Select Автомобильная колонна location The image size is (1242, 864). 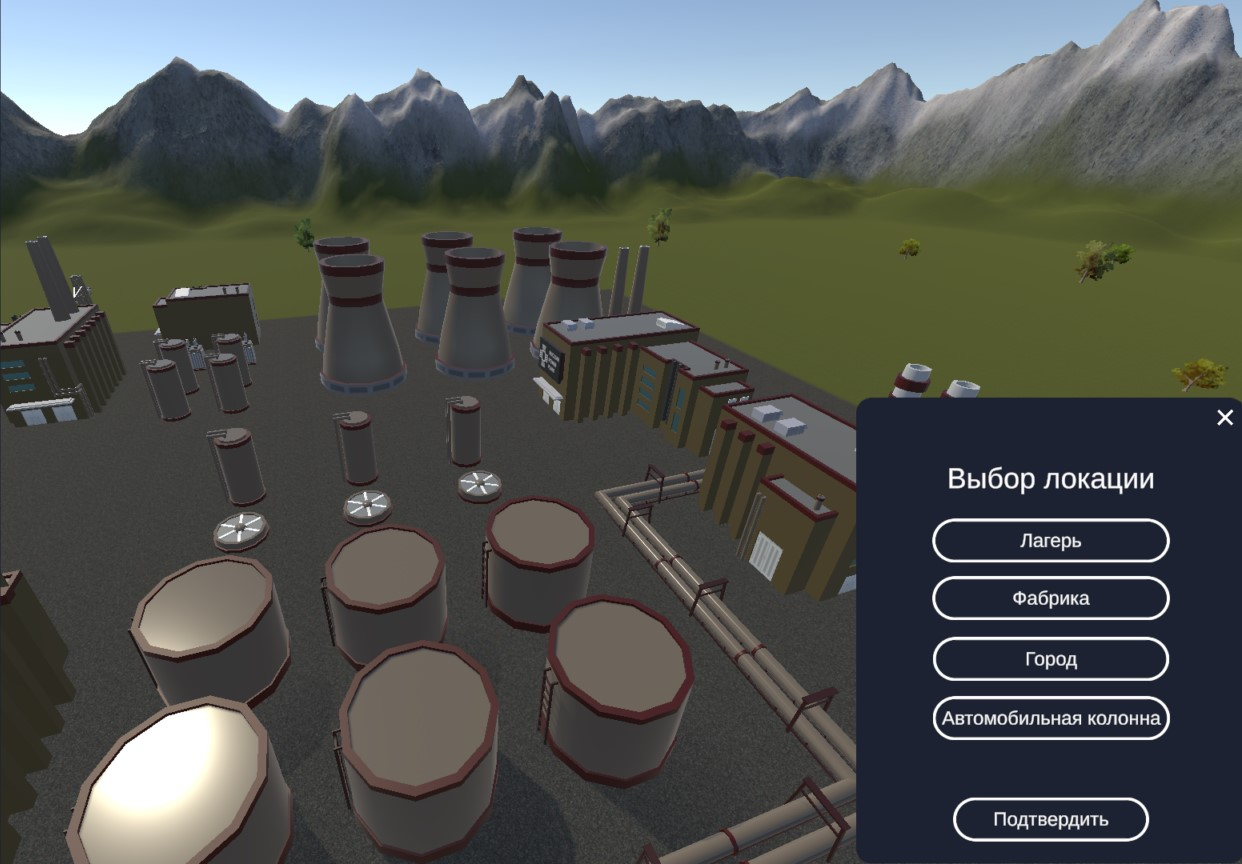coord(1050,718)
